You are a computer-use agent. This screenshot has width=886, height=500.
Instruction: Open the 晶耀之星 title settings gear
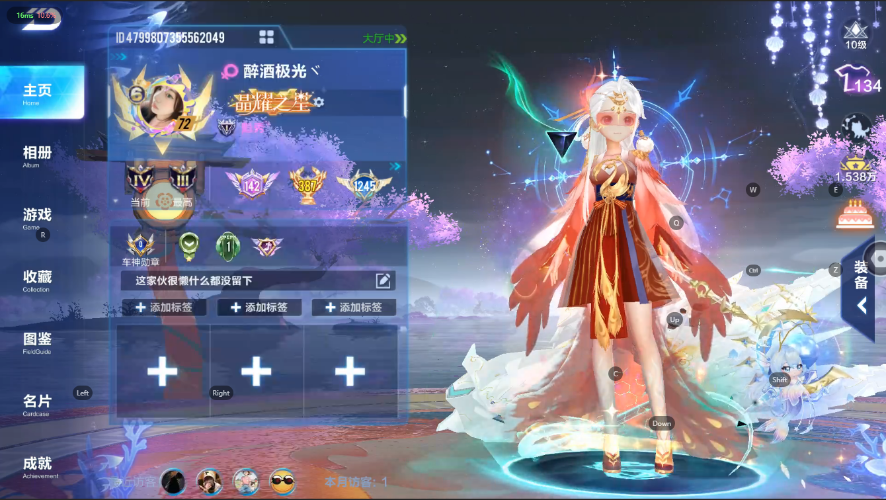point(319,102)
